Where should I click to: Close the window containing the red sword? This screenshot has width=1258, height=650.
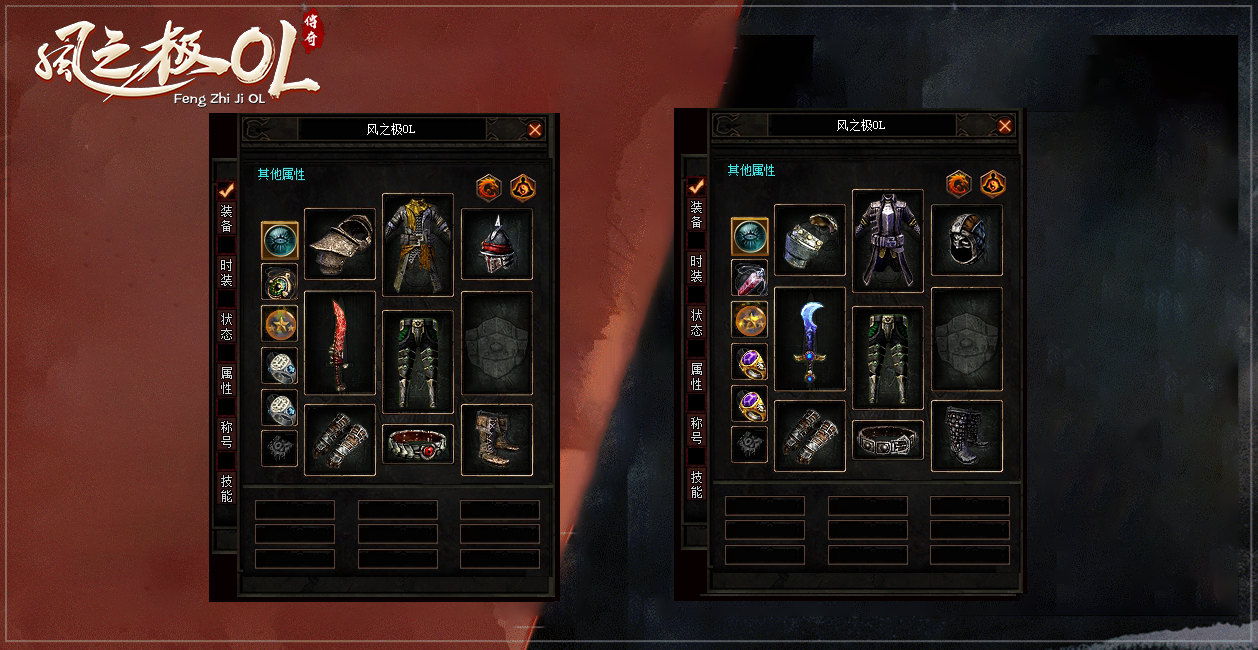535,130
